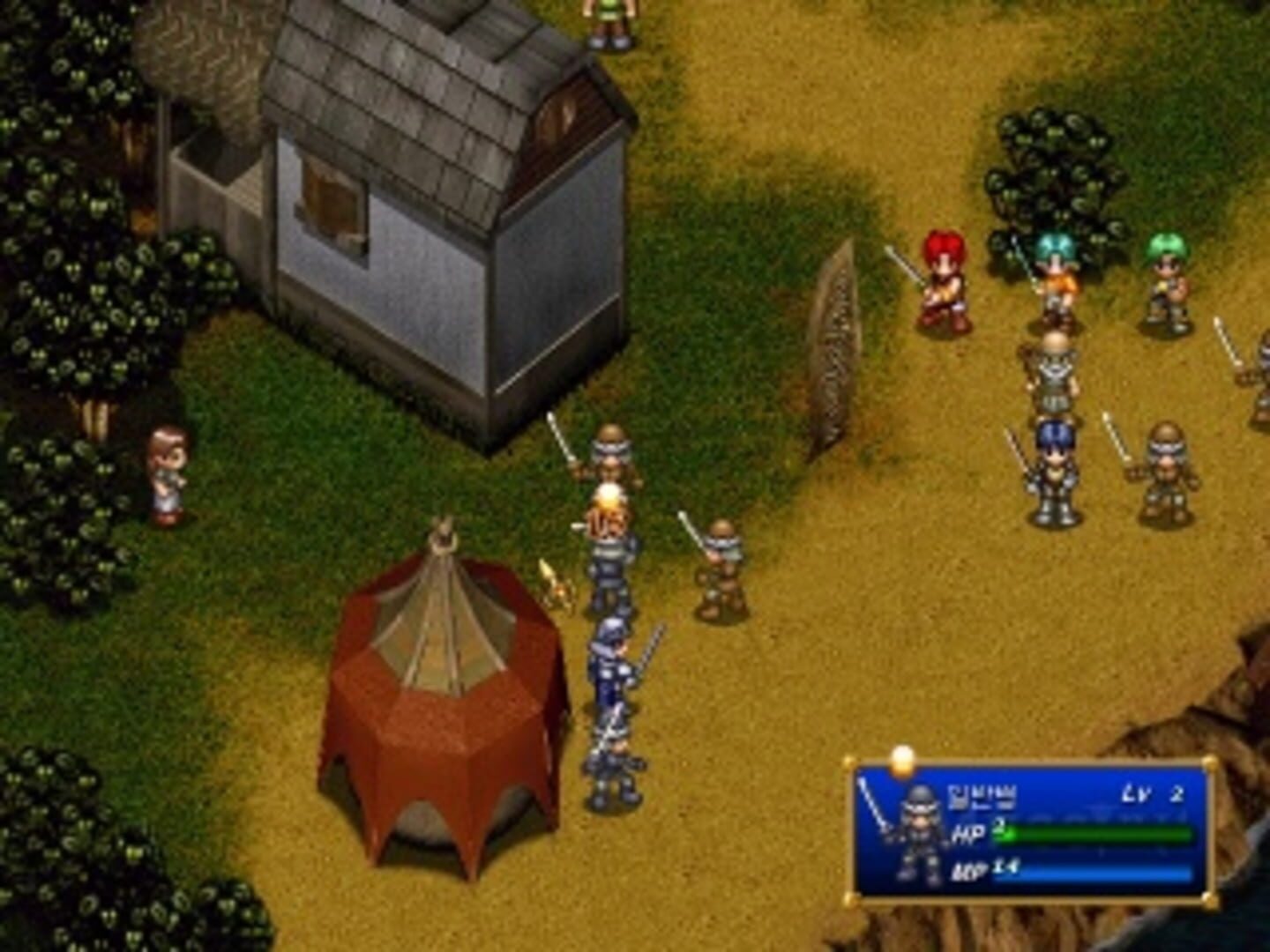Select the stone monument in the field

tap(833, 353)
